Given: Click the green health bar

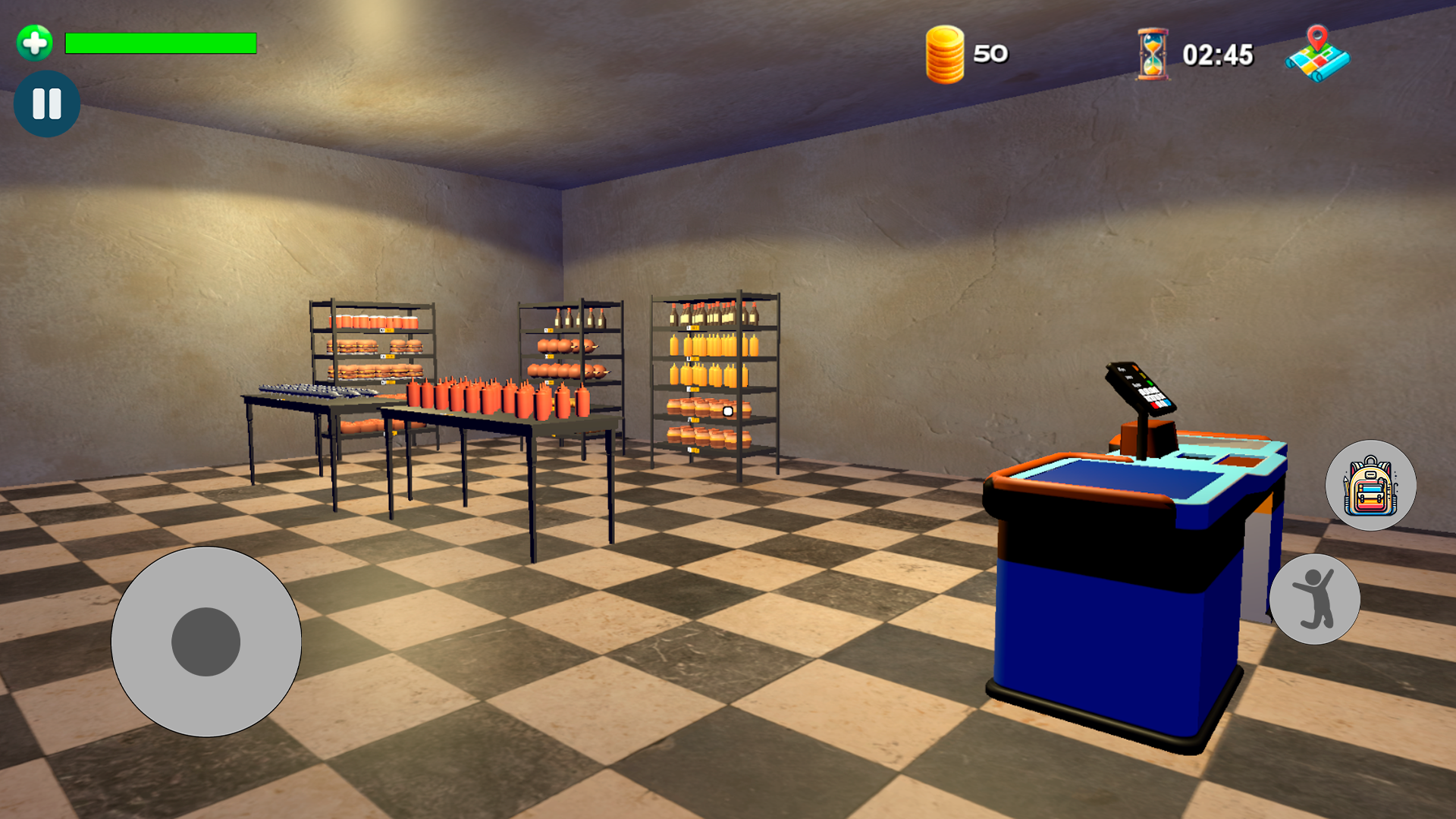Looking at the screenshot, I should (161, 44).
